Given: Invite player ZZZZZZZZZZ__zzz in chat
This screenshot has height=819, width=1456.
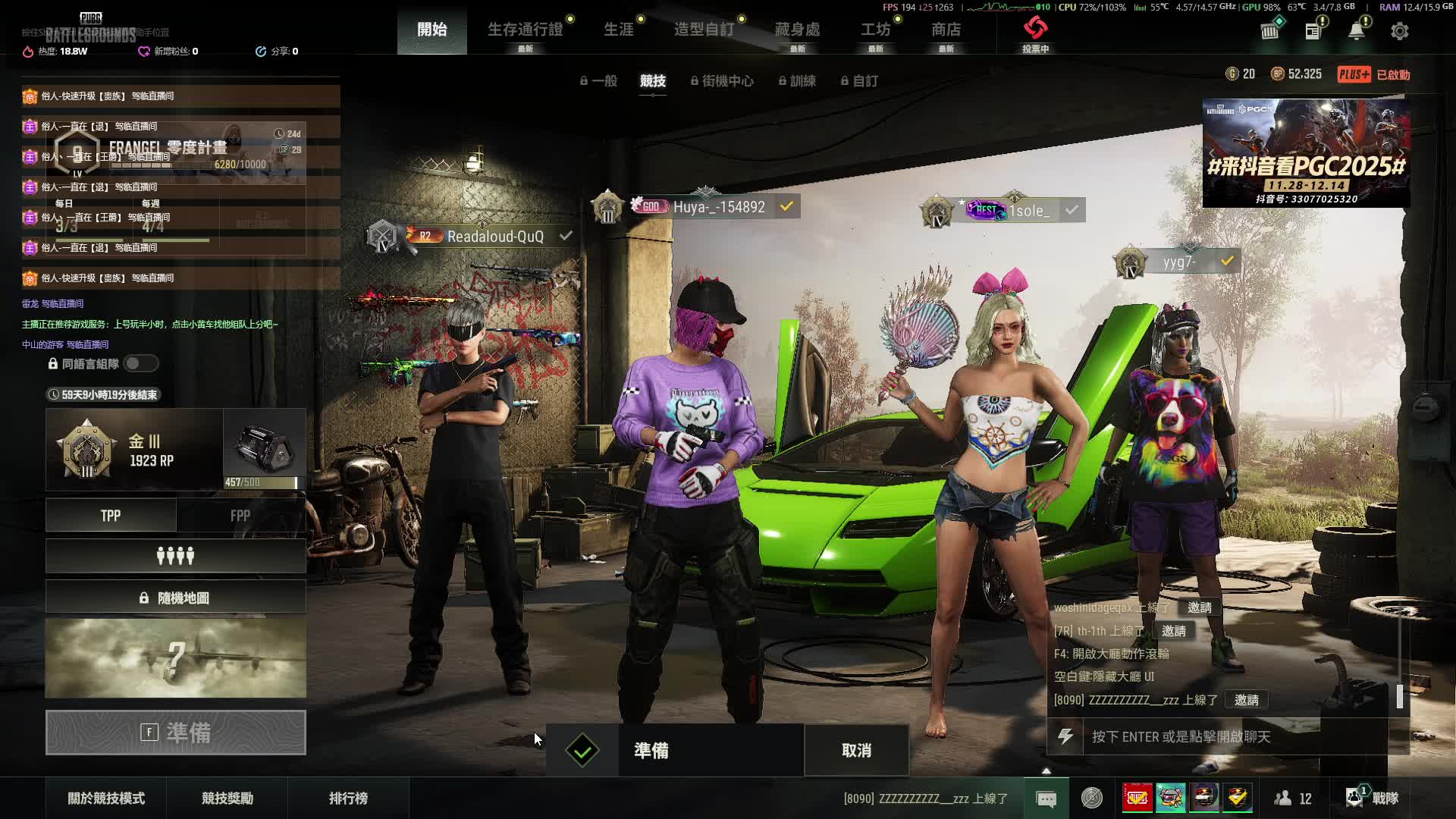Looking at the screenshot, I should [1246, 700].
